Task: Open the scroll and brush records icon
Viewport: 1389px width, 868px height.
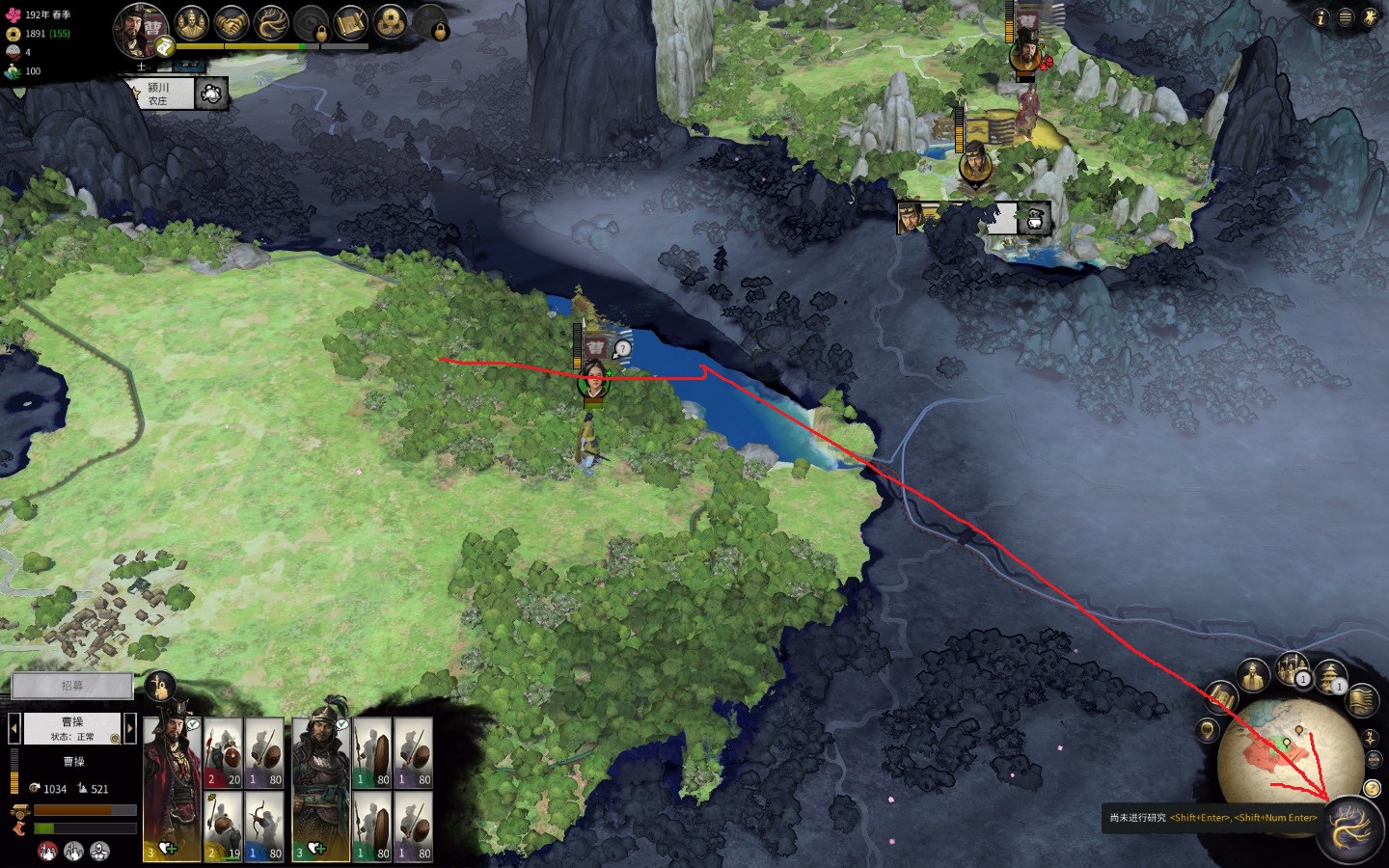Action: pos(350,22)
